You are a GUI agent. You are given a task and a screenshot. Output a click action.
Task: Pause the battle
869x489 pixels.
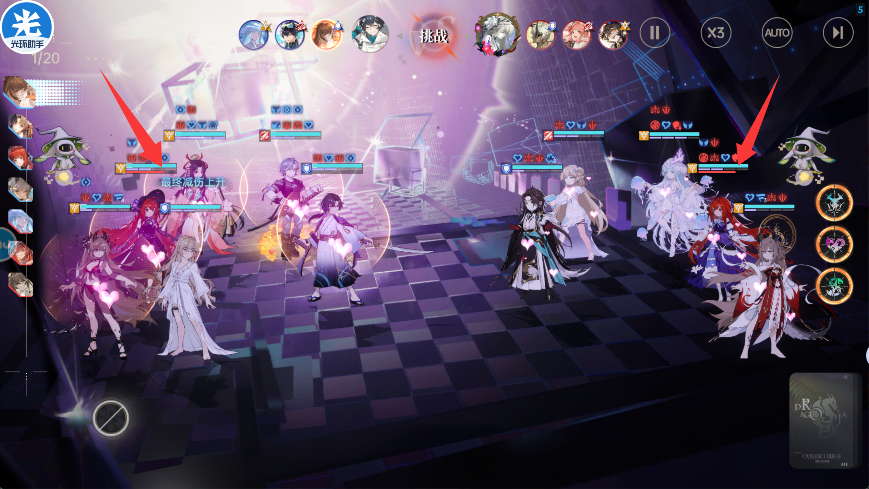tap(655, 33)
